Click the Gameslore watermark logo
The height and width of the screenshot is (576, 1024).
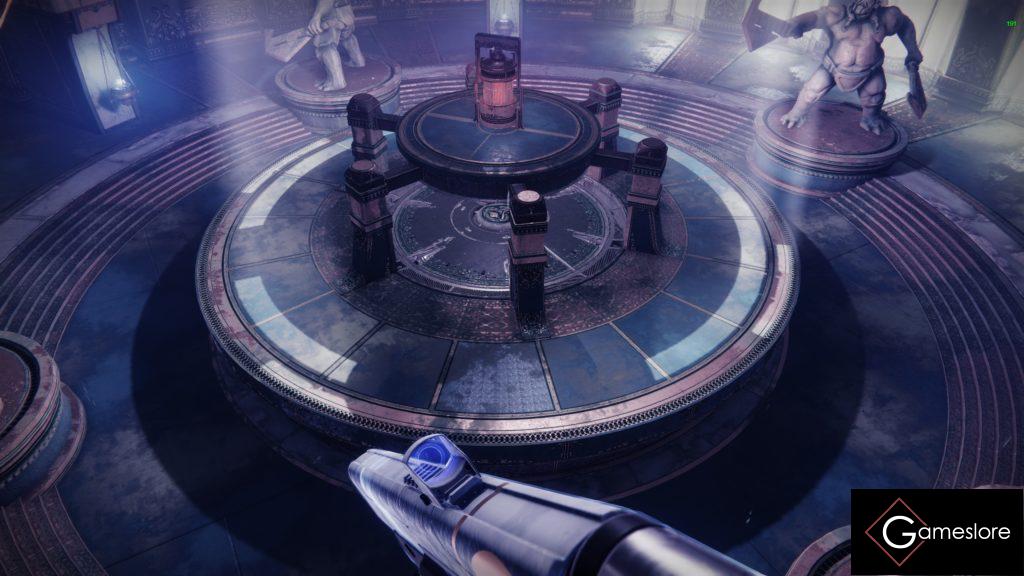[x=937, y=532]
